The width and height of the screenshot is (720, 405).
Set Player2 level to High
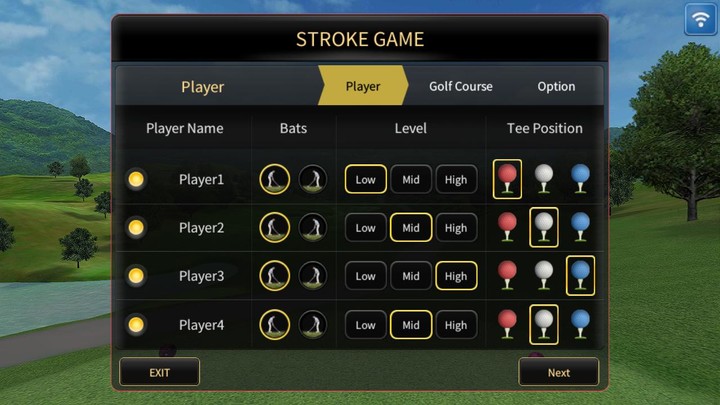pyautogui.click(x=456, y=228)
